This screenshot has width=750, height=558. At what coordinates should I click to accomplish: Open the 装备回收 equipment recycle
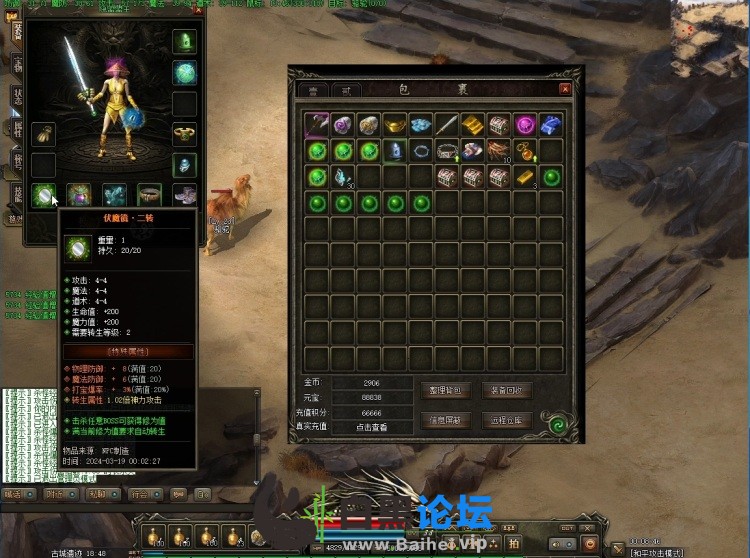507,390
